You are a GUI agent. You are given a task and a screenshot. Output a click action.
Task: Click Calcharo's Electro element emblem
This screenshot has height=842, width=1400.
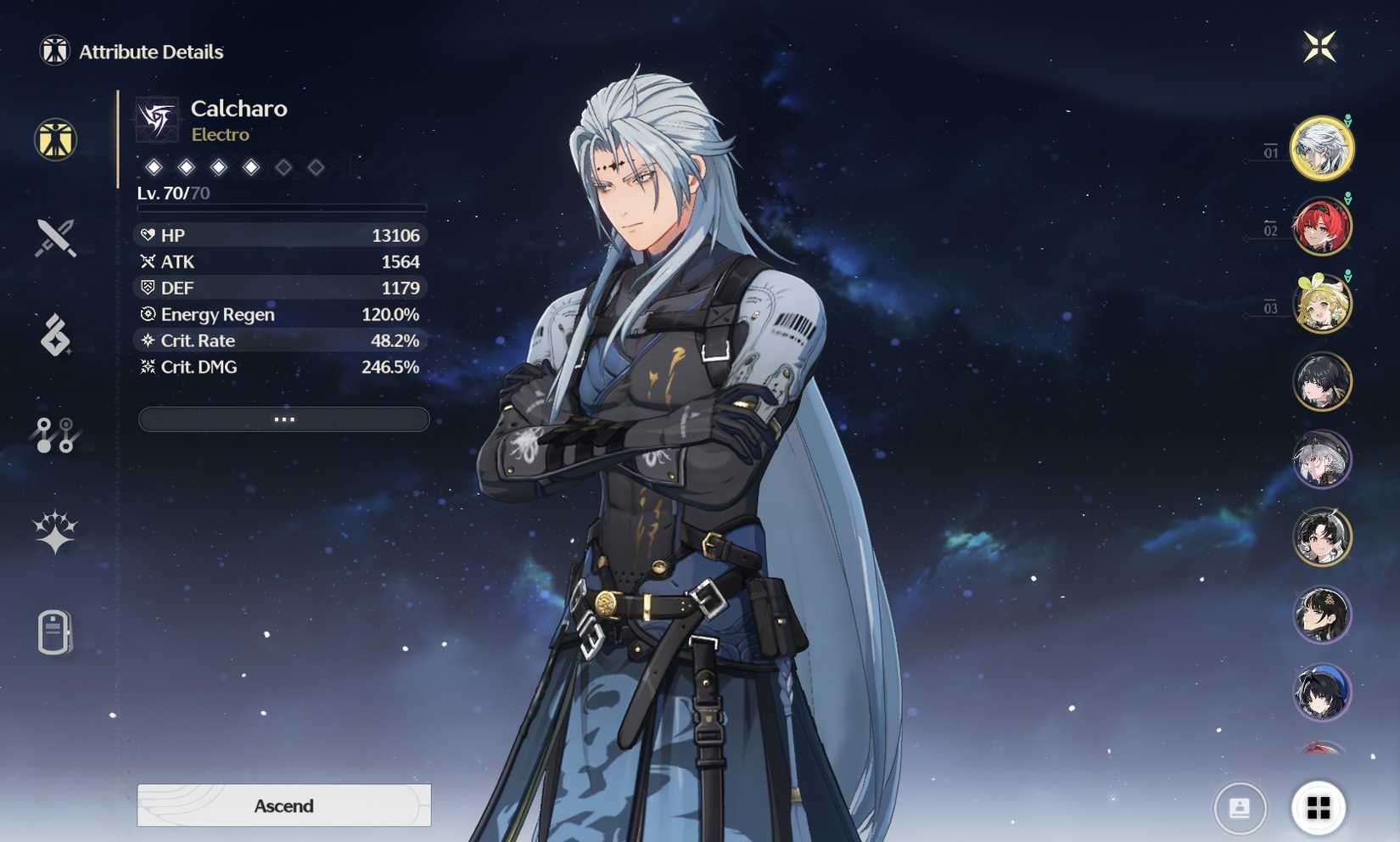pyautogui.click(x=157, y=119)
